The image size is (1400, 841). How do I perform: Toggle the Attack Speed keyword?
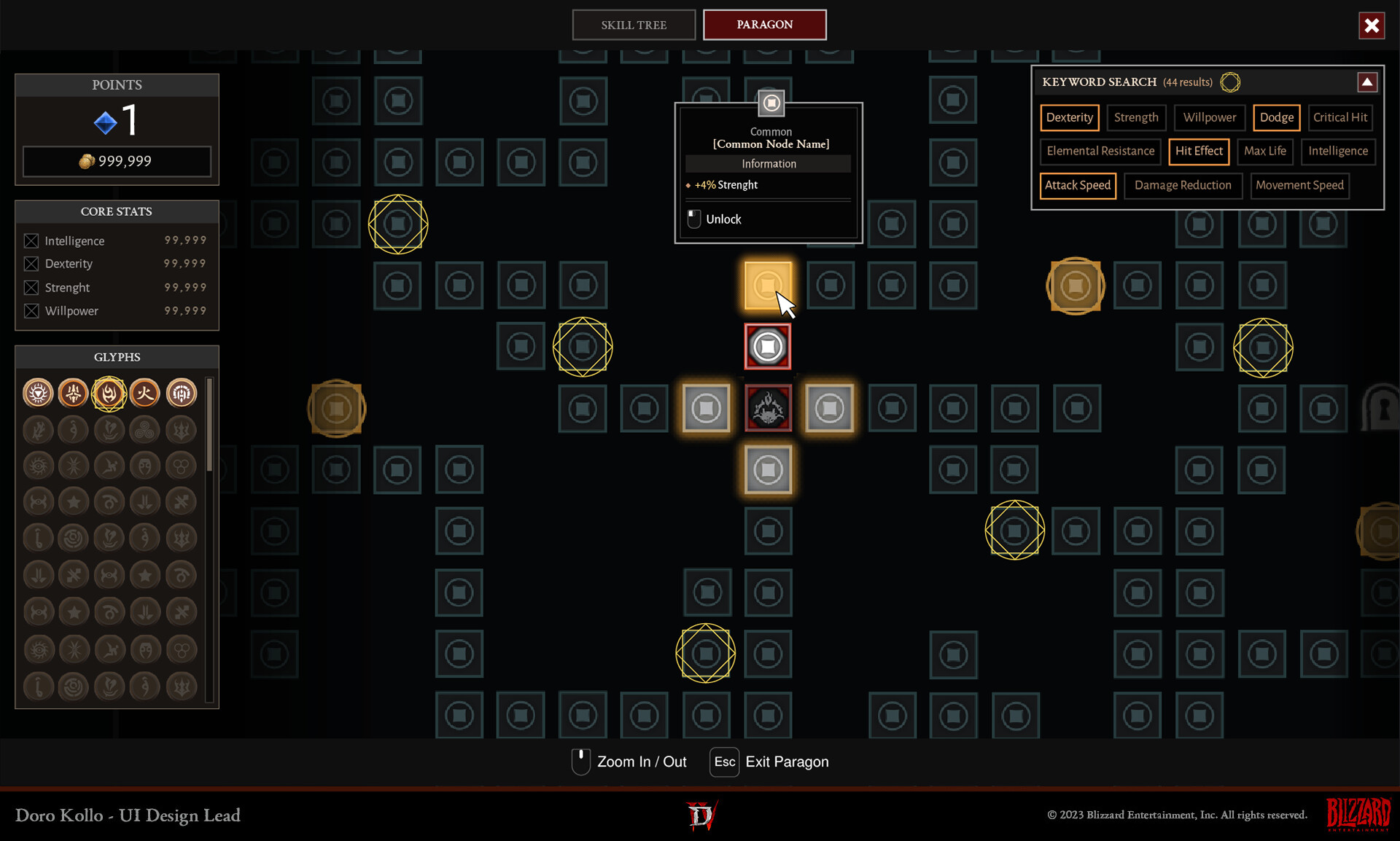tap(1077, 185)
